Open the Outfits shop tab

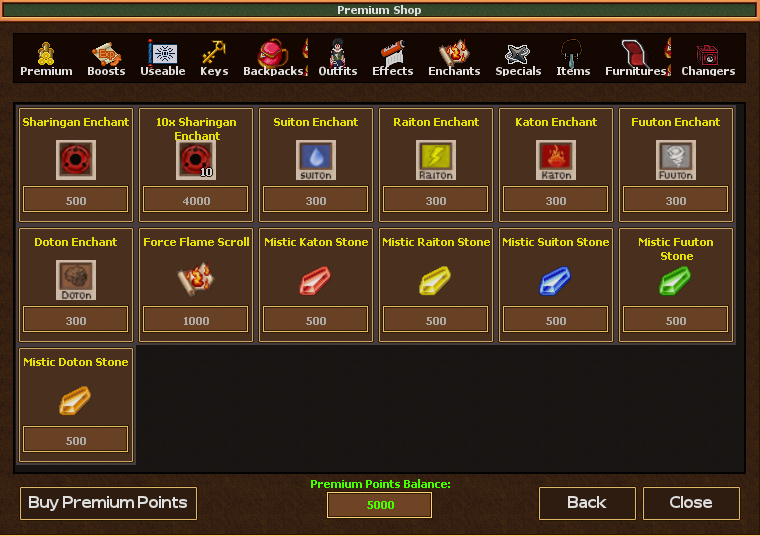tap(338, 59)
